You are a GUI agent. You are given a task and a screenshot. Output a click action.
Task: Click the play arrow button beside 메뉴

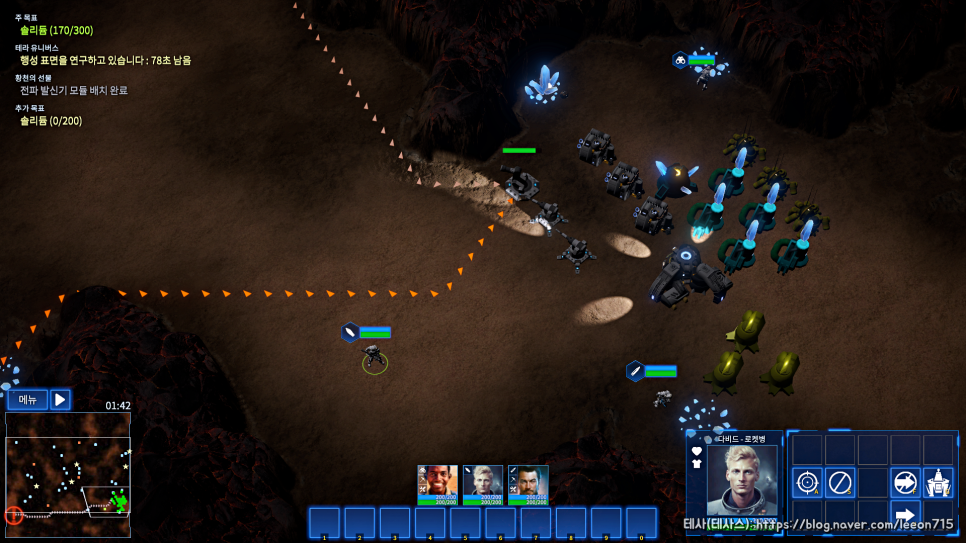pyautogui.click(x=61, y=400)
